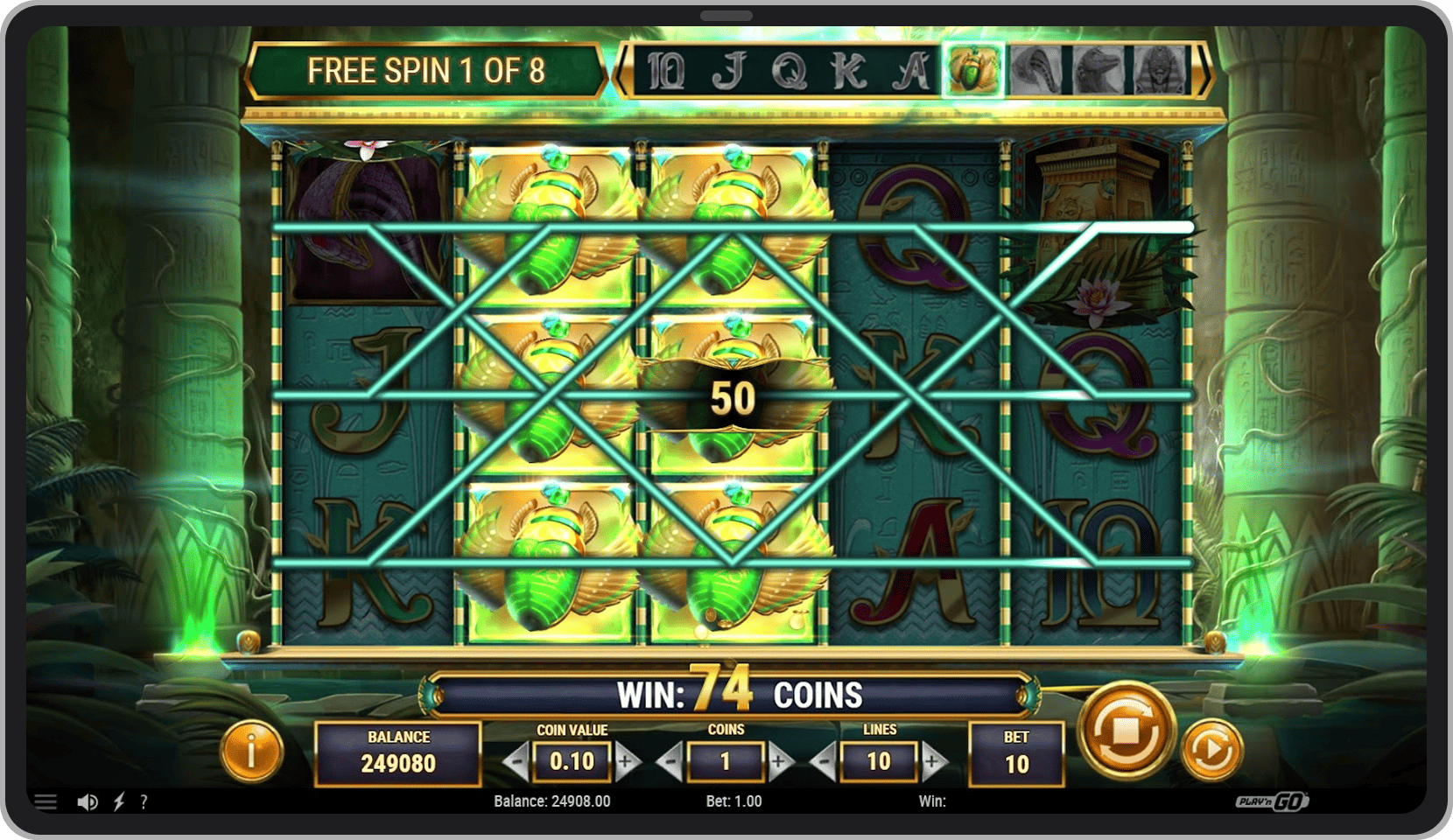The image size is (1453, 840).
Task: Open the question mark help icon
Action: [x=145, y=801]
